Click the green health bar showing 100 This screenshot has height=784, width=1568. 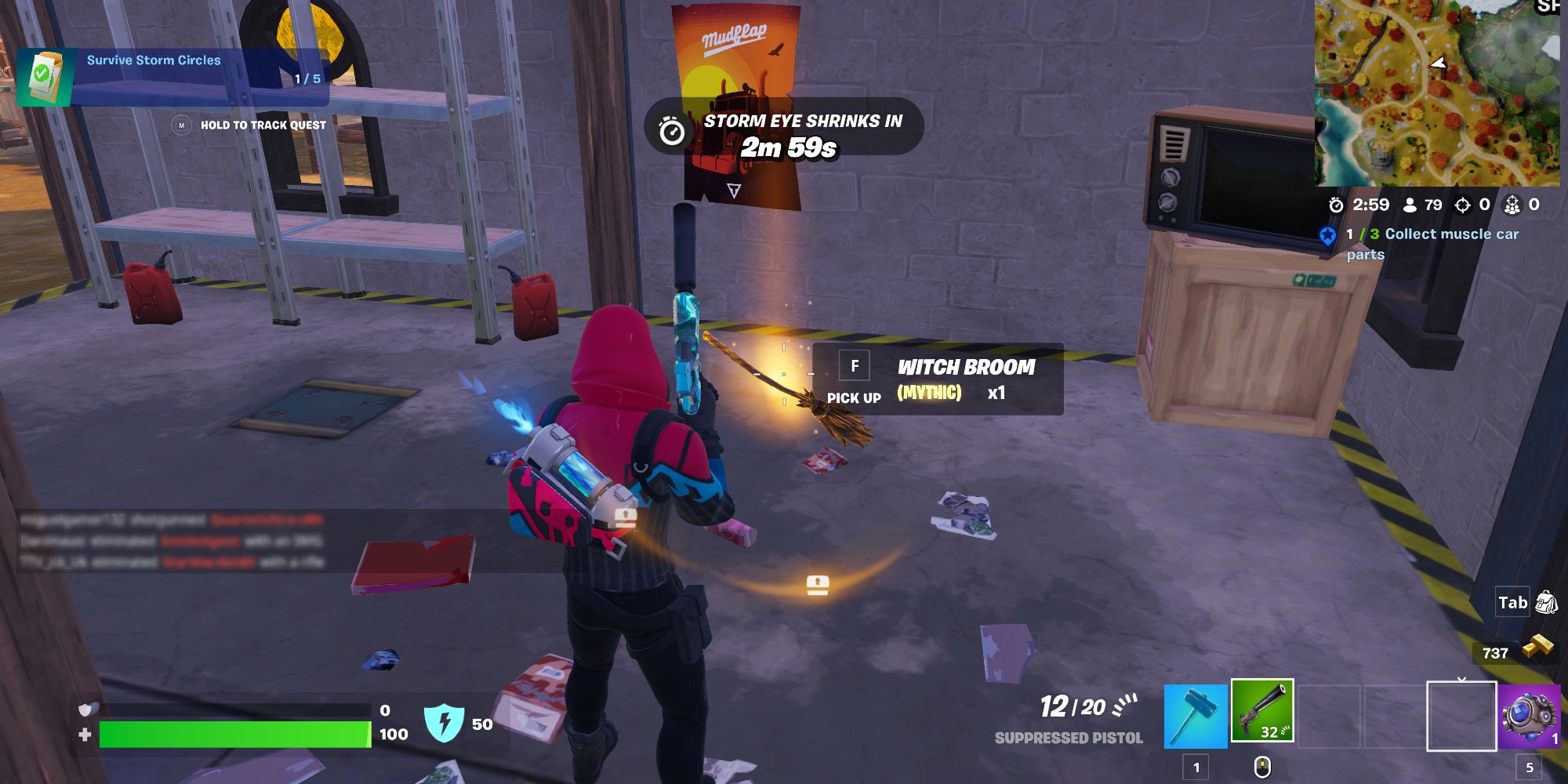click(235, 733)
